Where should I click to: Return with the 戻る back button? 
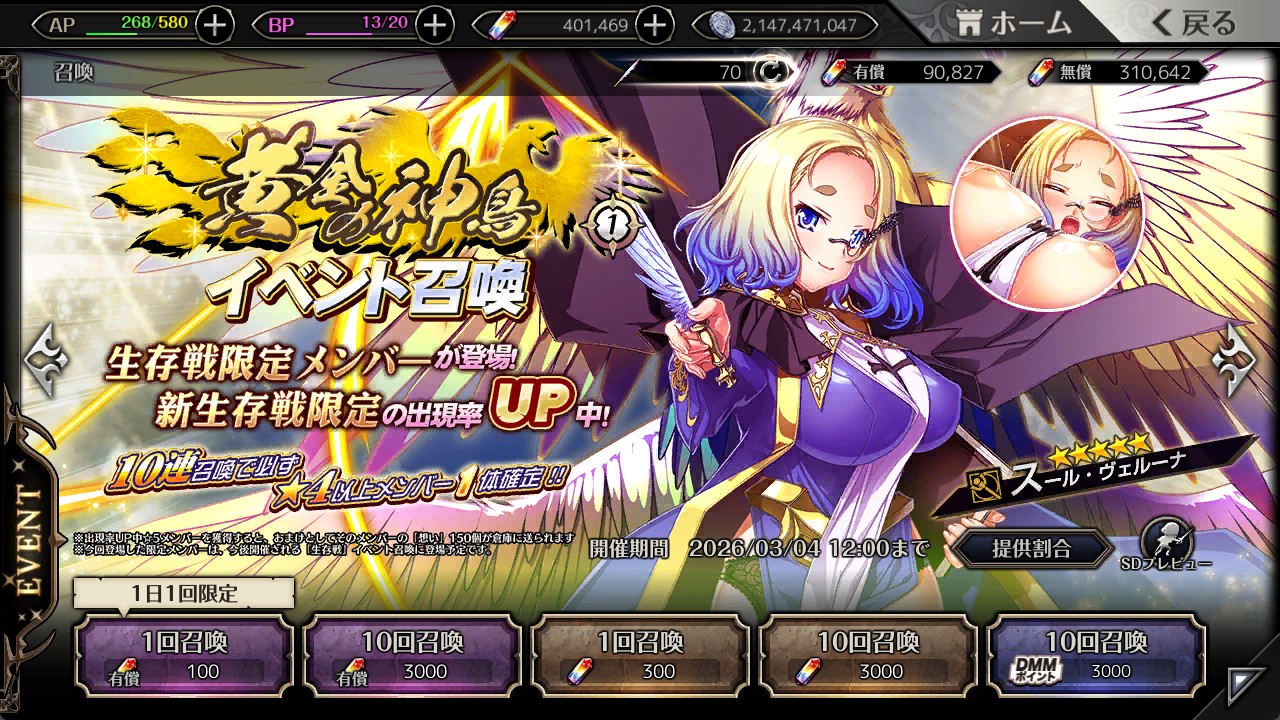(1195, 24)
